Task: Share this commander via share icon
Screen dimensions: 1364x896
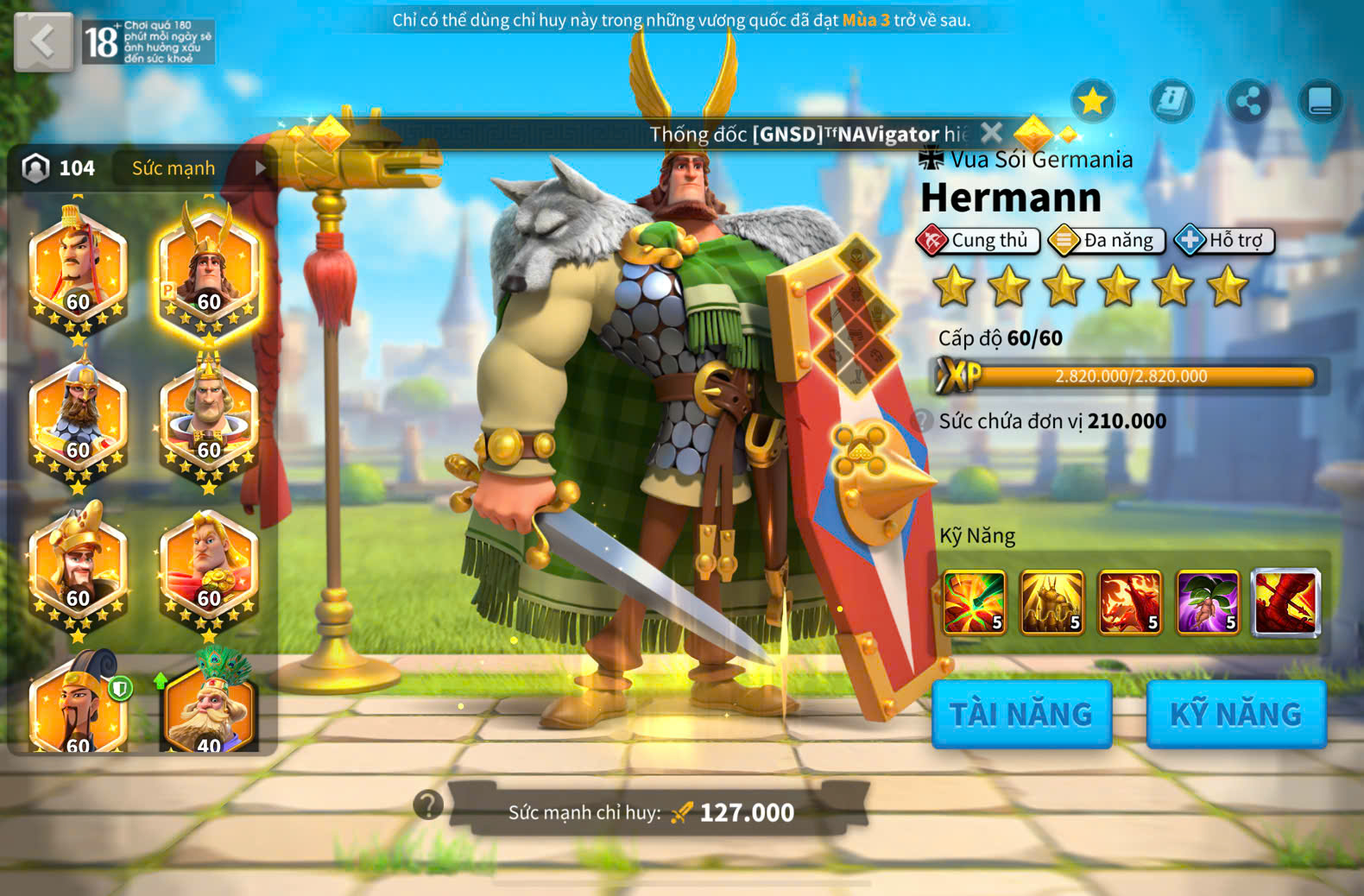Action: tap(1247, 102)
